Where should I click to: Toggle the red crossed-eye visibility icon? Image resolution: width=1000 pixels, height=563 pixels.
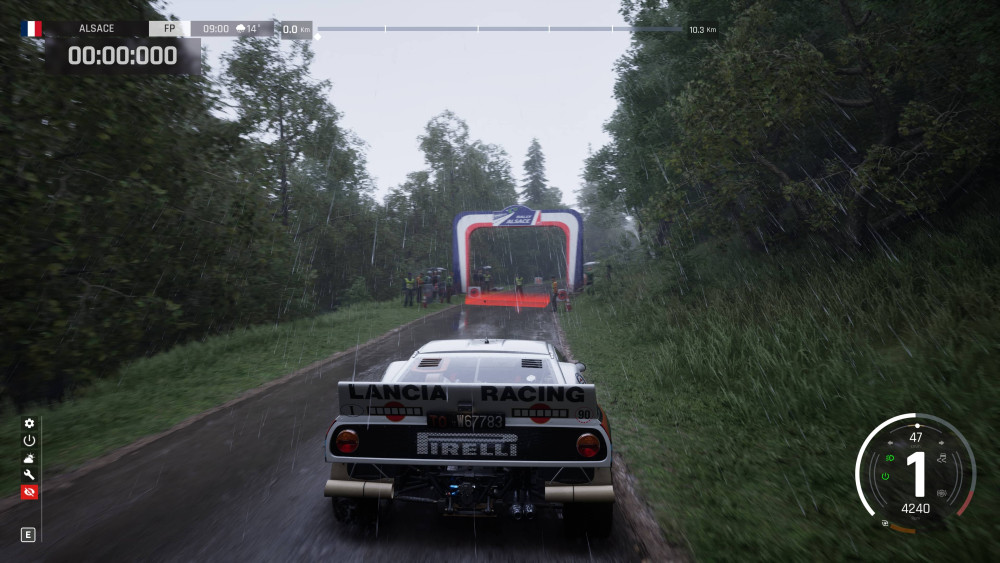pos(29,492)
